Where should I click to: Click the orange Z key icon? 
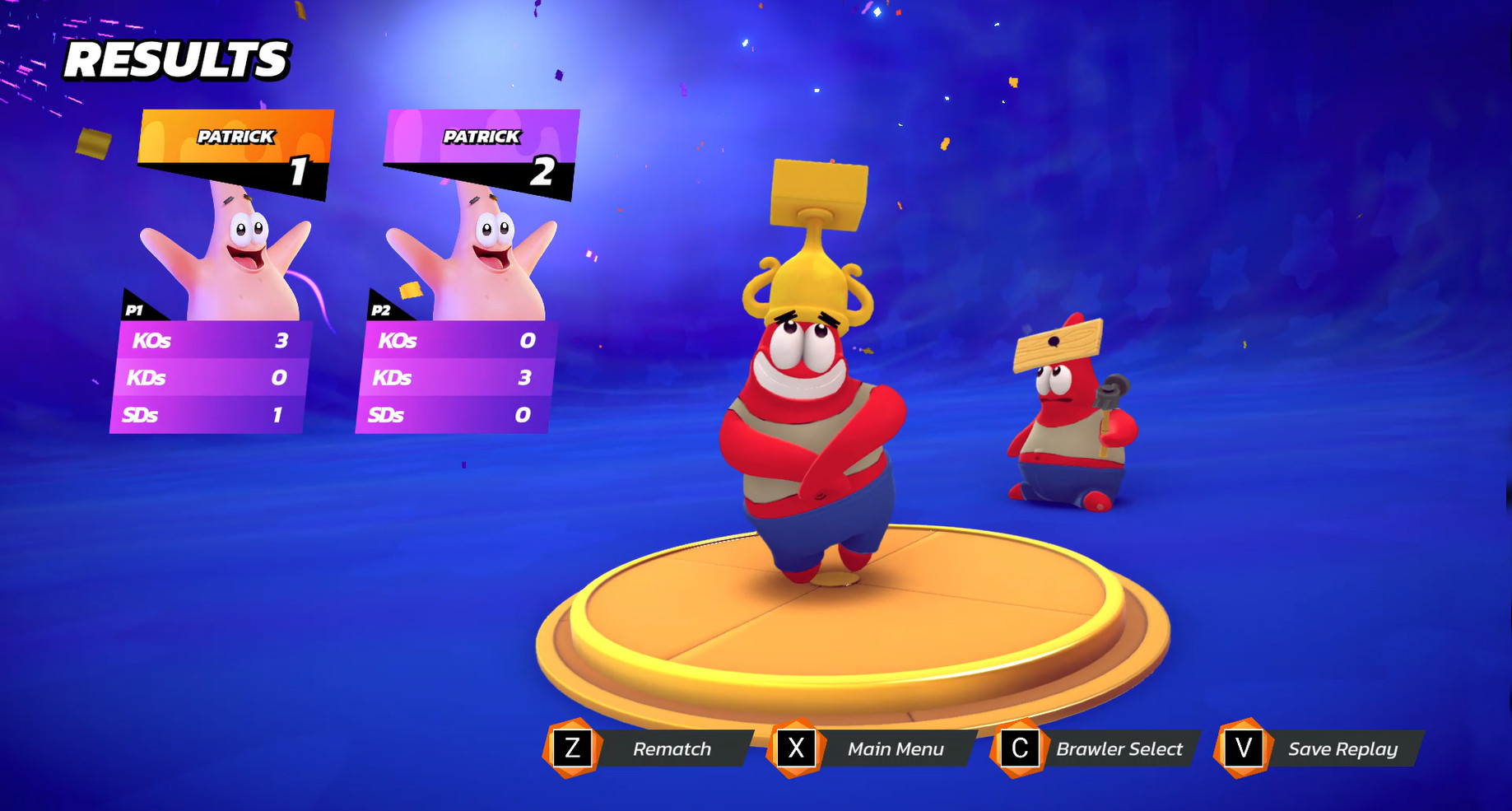(x=571, y=749)
